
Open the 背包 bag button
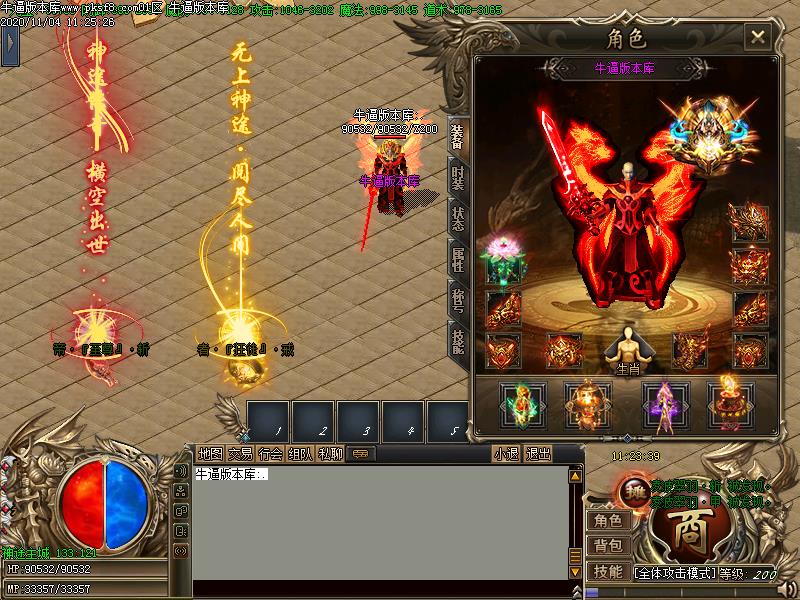pyautogui.click(x=607, y=546)
